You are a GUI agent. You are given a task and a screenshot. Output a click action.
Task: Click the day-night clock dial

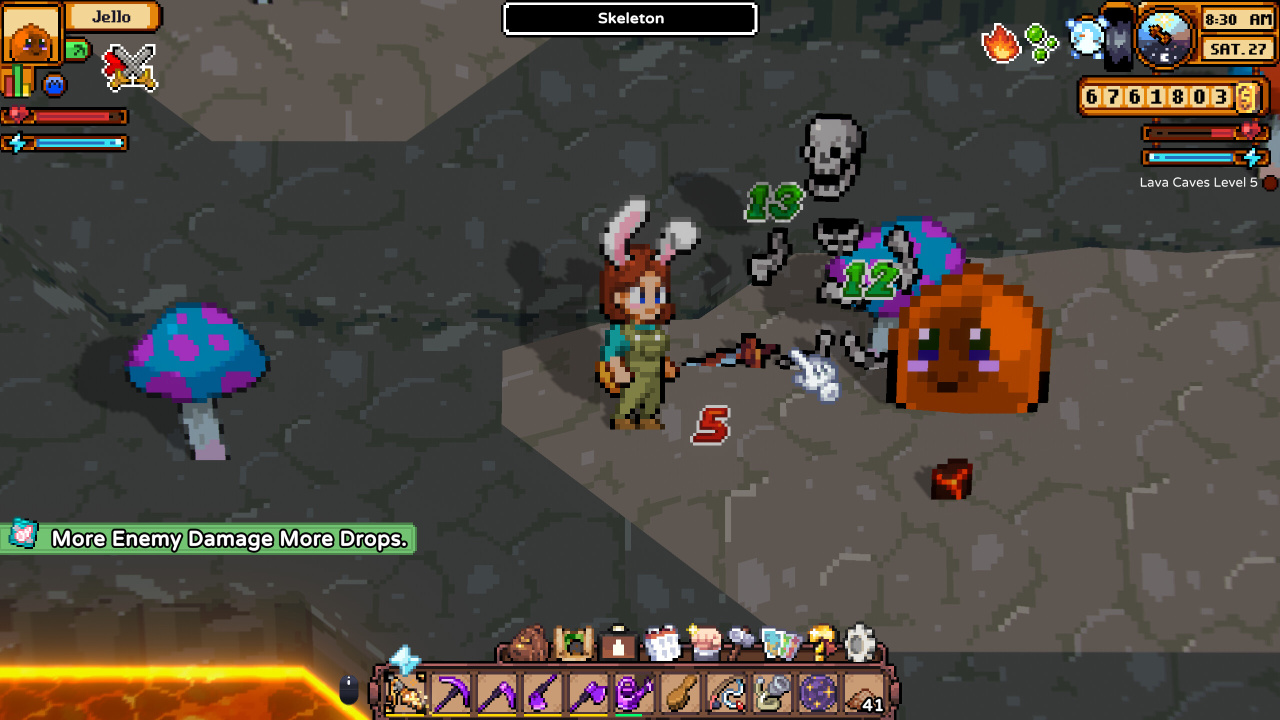pyautogui.click(x=1164, y=38)
